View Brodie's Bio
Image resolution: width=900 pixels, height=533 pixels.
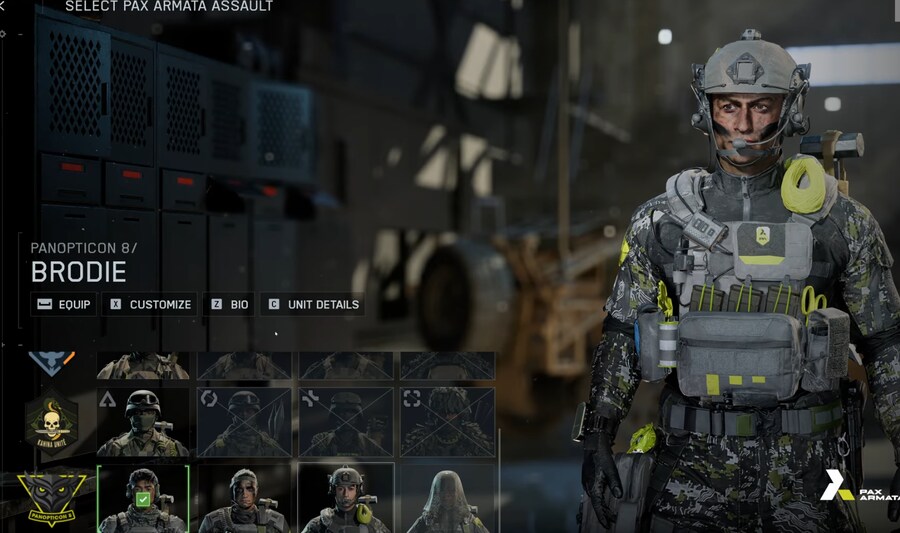(x=229, y=304)
